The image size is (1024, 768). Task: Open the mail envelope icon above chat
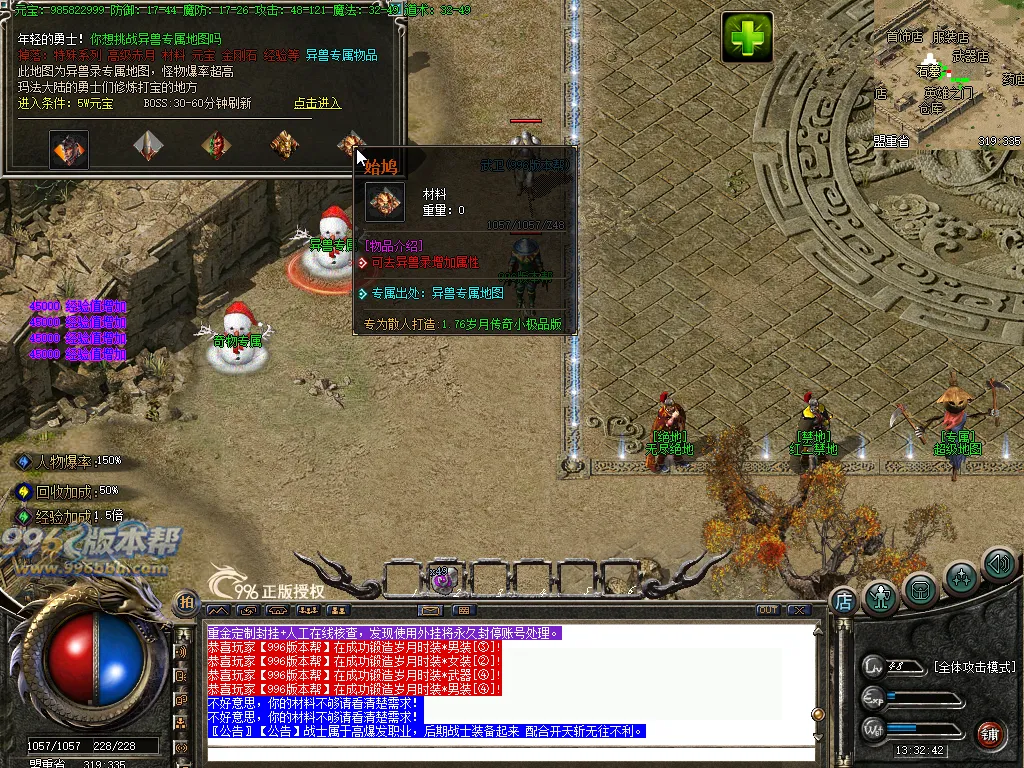pyautogui.click(x=430, y=610)
